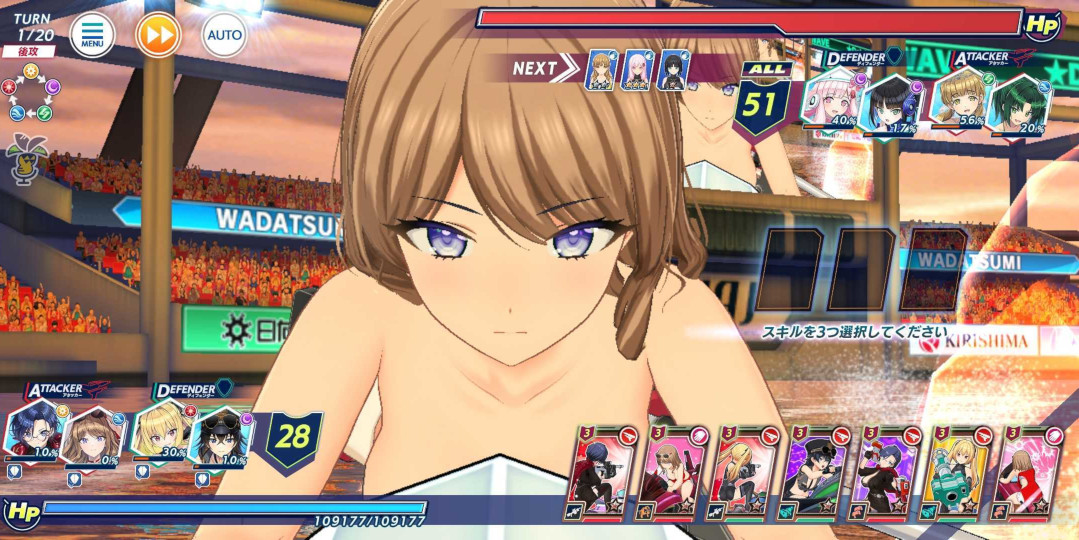
Task: Select the yellow card with green cannon
Action: tap(958, 473)
